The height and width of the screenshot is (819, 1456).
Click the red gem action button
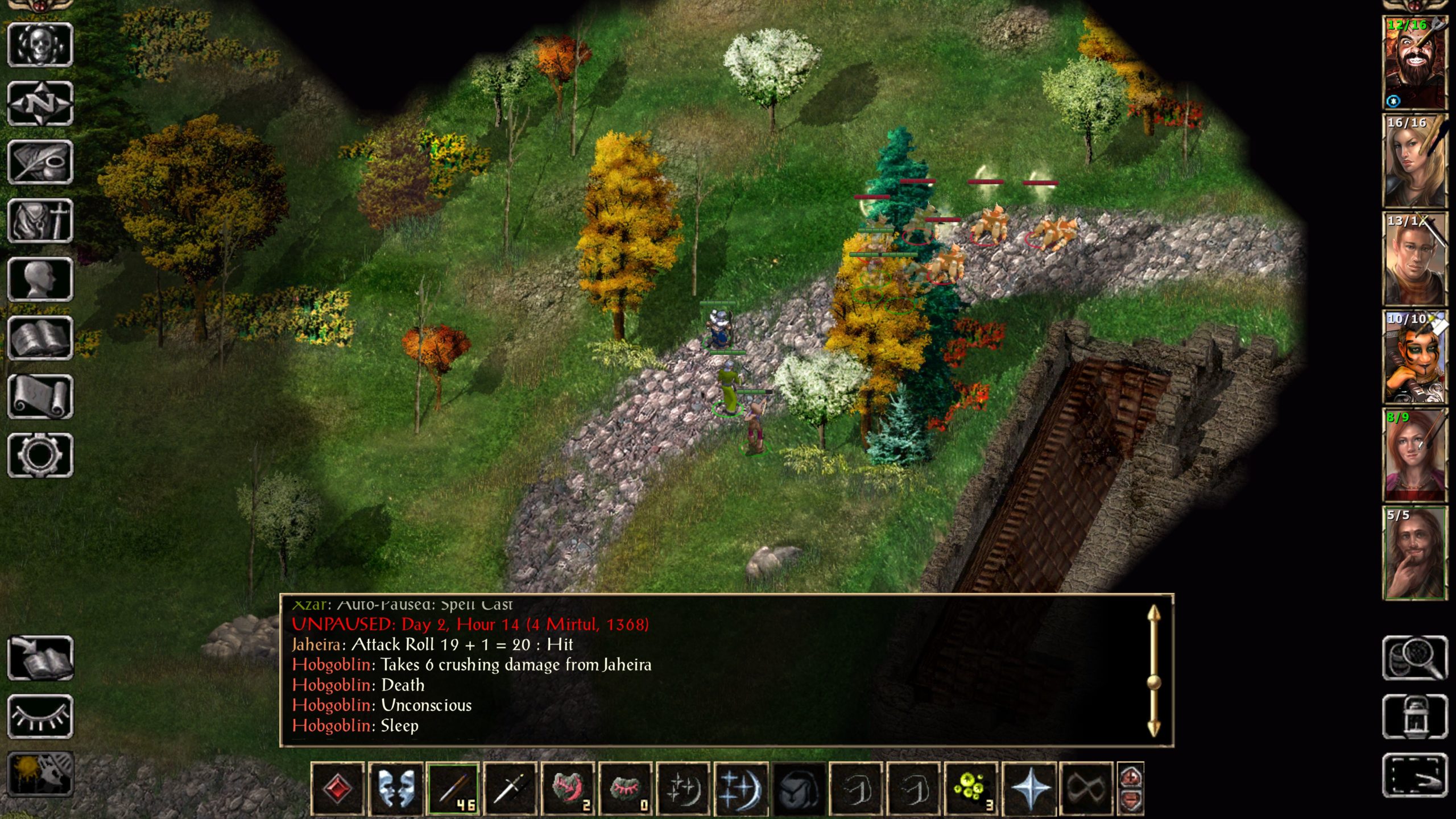pyautogui.click(x=338, y=789)
